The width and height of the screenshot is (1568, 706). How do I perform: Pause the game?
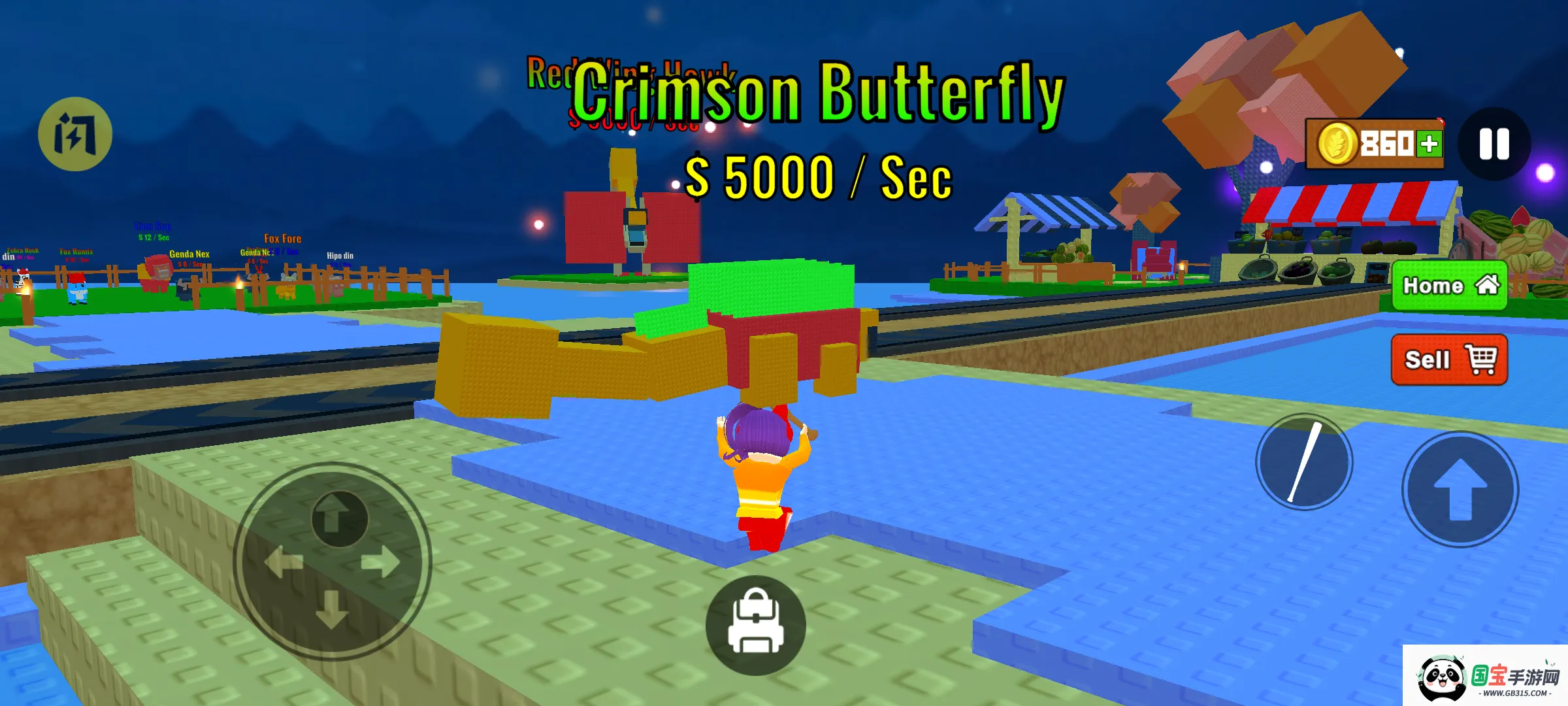1494,144
